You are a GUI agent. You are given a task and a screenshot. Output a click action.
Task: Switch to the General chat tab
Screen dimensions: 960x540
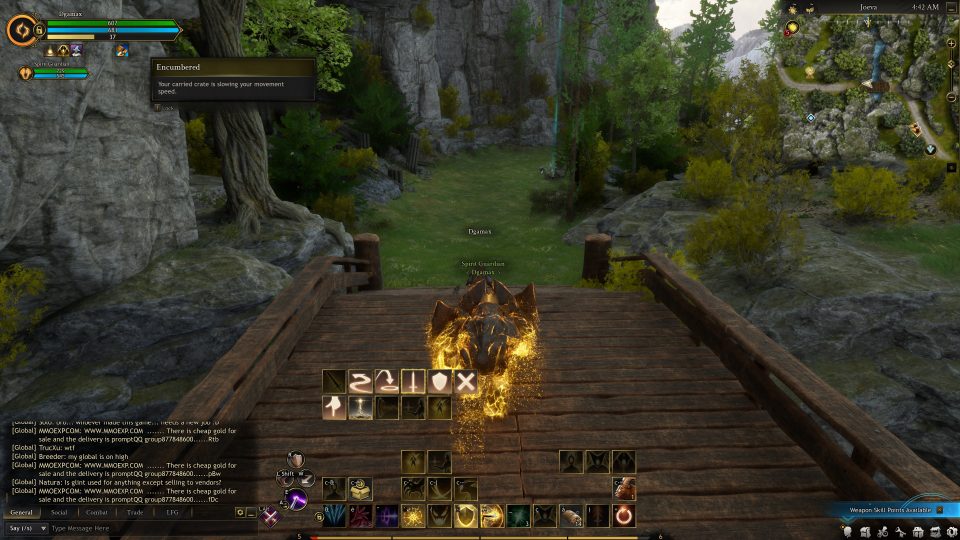pyautogui.click(x=21, y=512)
